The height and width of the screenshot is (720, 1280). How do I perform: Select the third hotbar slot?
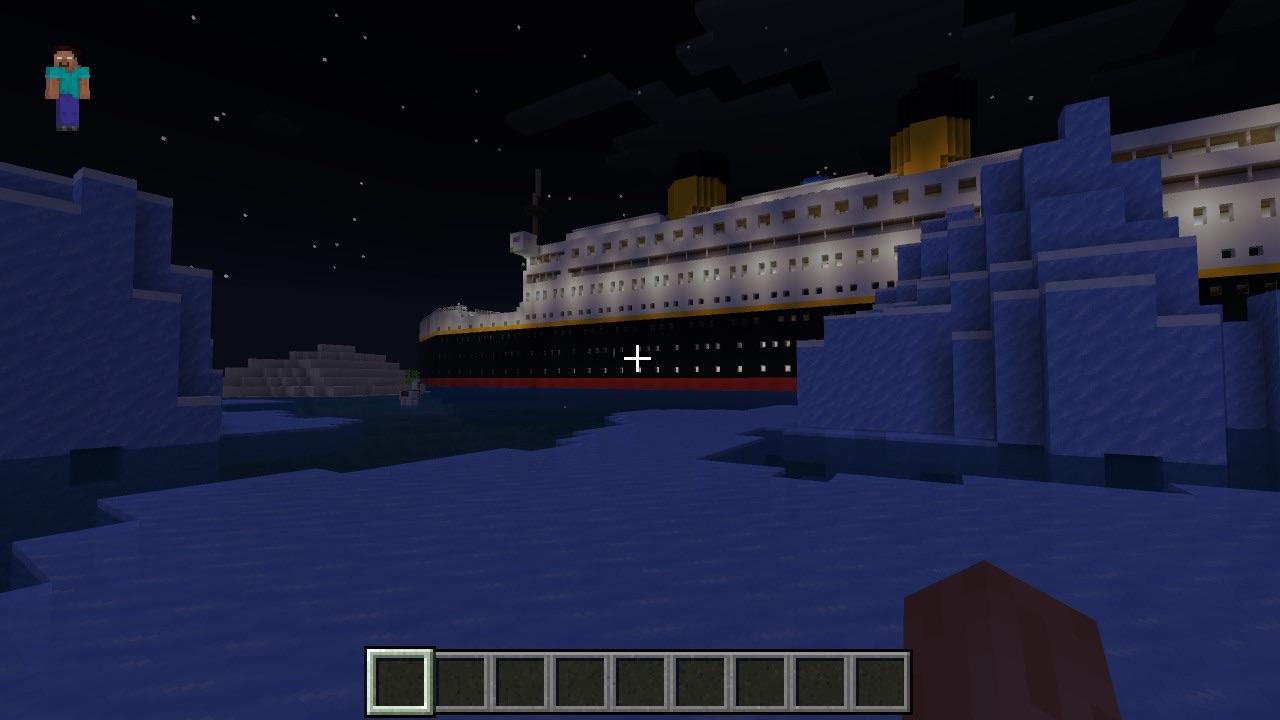click(x=518, y=680)
